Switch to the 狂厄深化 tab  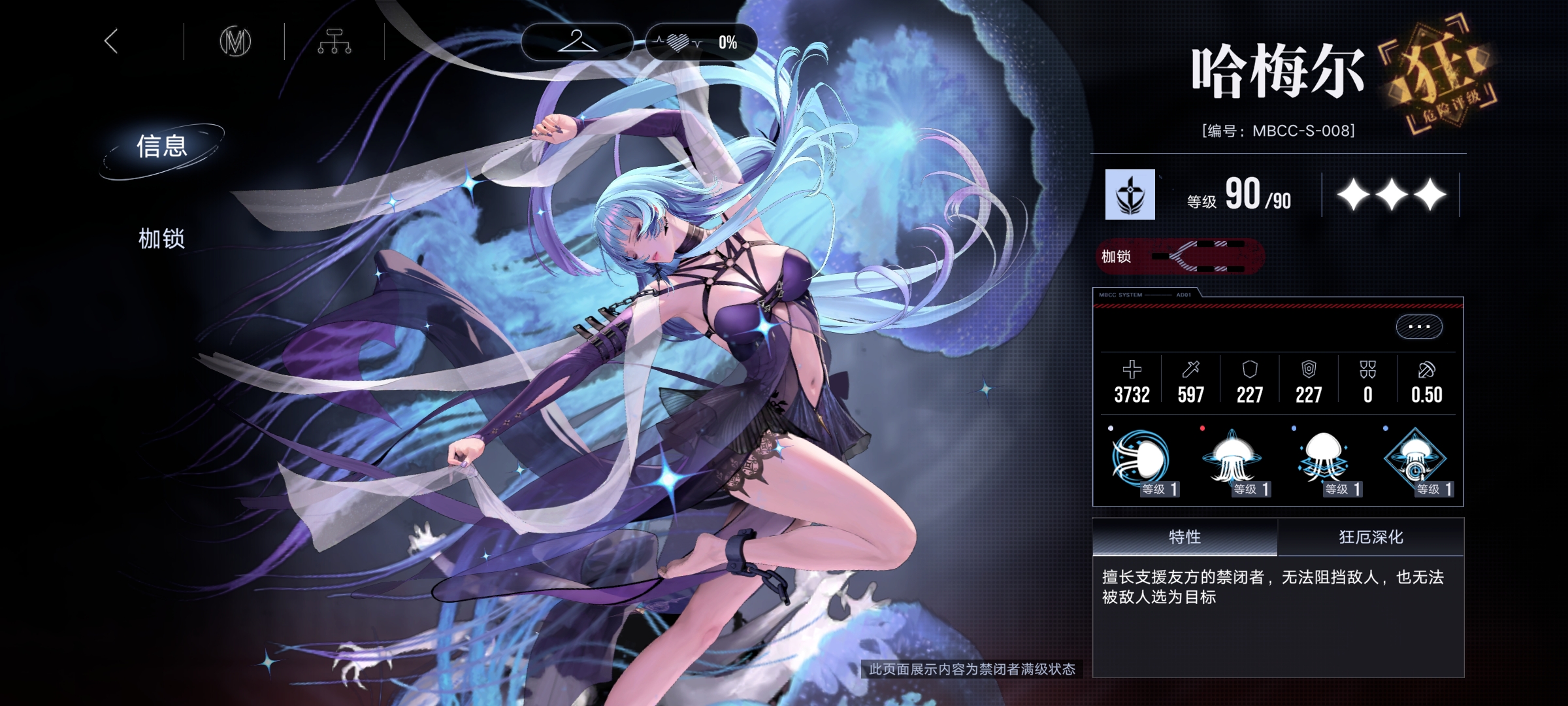point(1371,537)
